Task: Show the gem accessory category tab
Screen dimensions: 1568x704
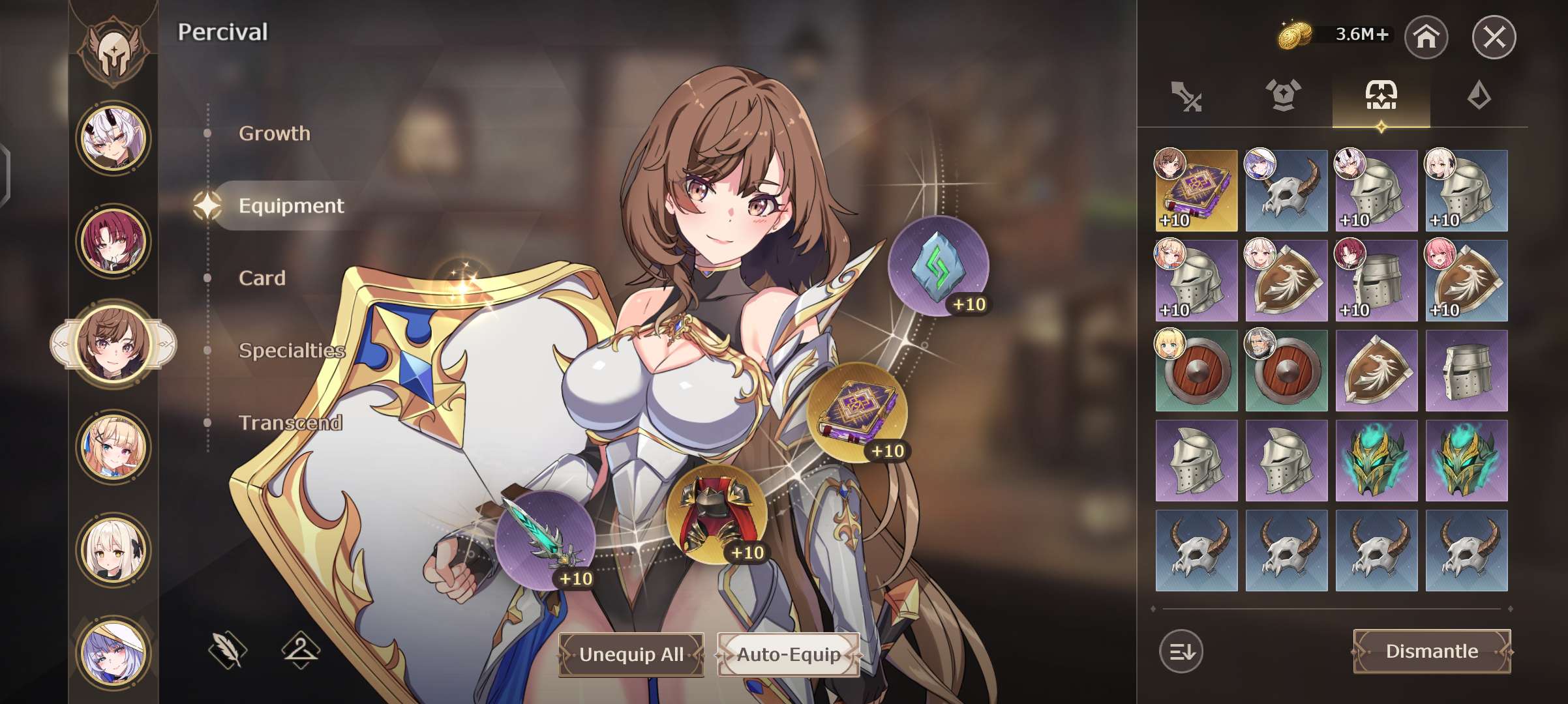Action: pyautogui.click(x=1479, y=96)
